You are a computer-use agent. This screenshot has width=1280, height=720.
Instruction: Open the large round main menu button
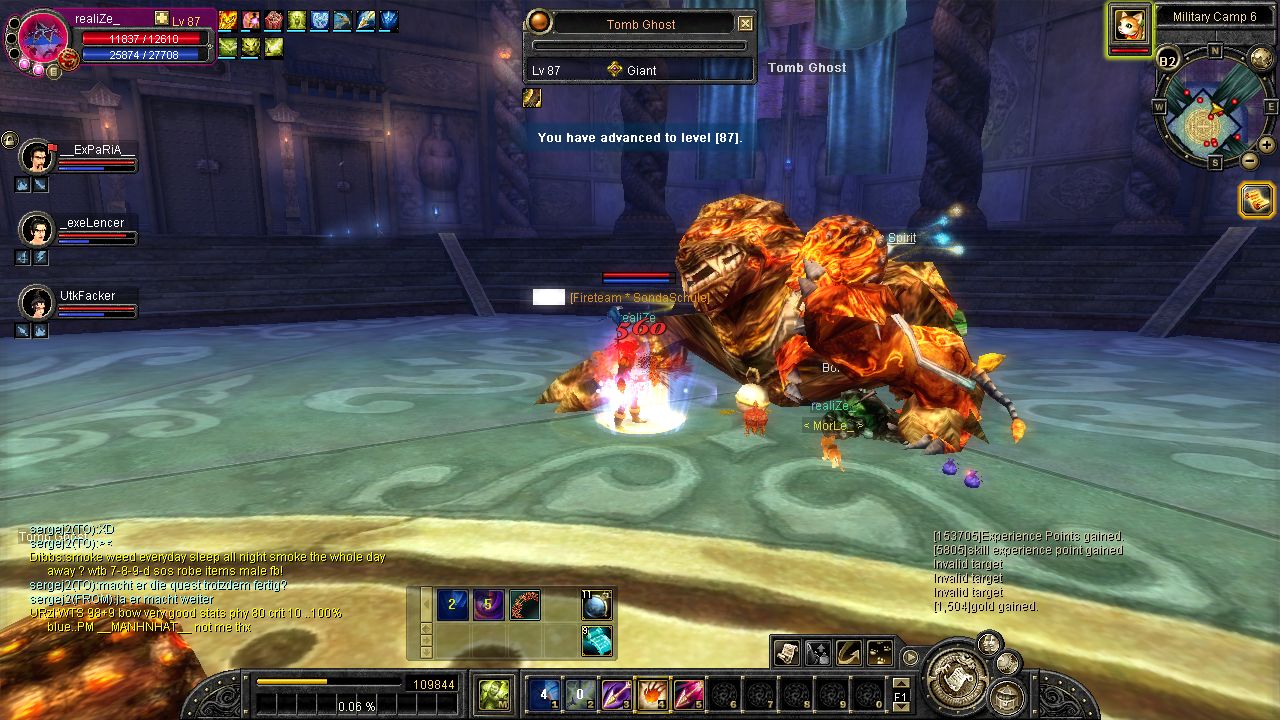[x=959, y=678]
